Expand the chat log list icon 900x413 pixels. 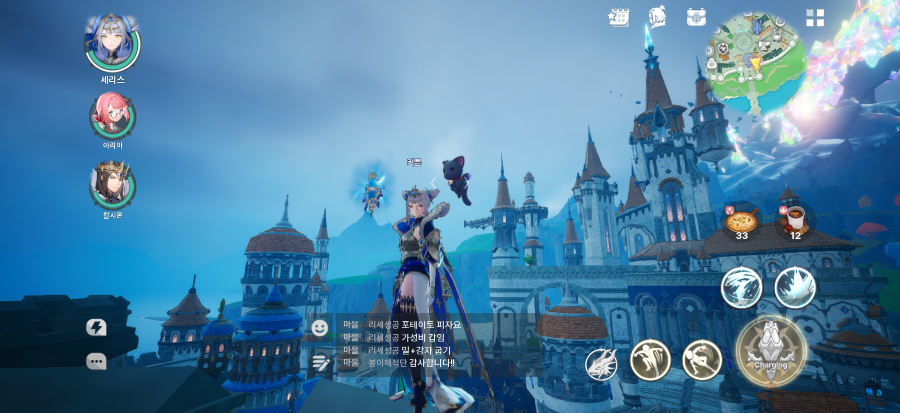(x=320, y=361)
